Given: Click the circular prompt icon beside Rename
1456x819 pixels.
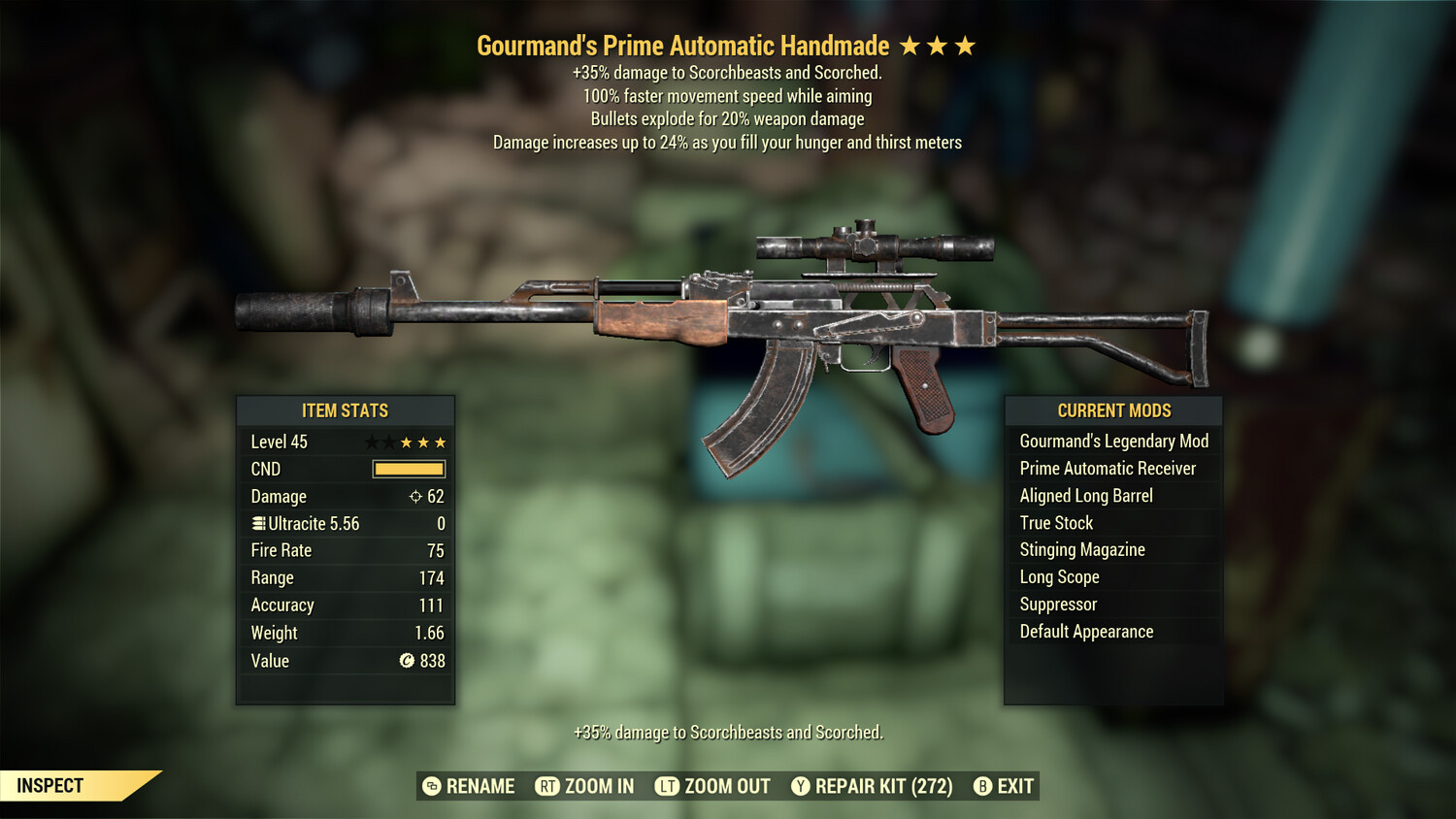Looking at the screenshot, I should (431, 786).
